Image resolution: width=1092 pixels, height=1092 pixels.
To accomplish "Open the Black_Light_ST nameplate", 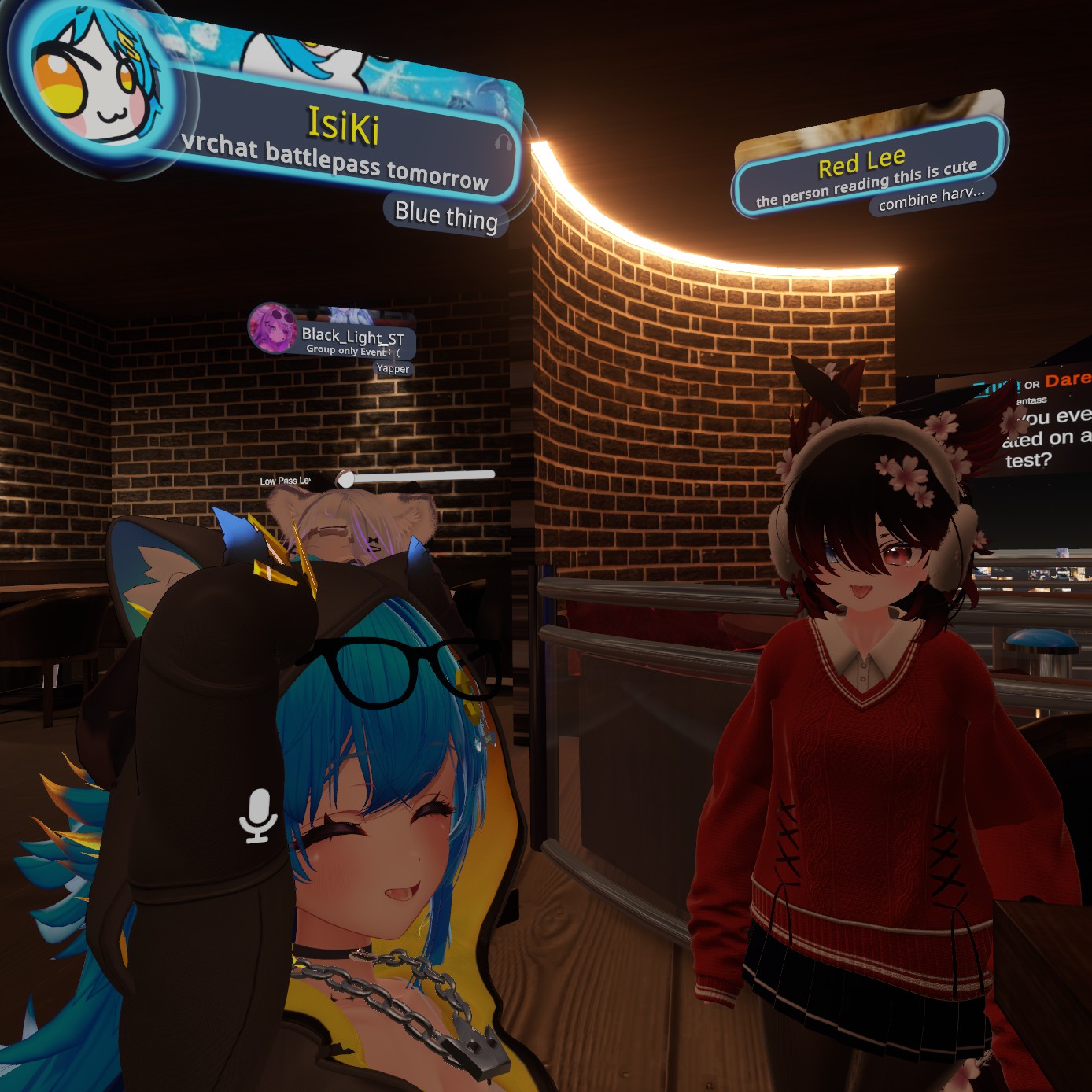I will pyautogui.click(x=353, y=337).
